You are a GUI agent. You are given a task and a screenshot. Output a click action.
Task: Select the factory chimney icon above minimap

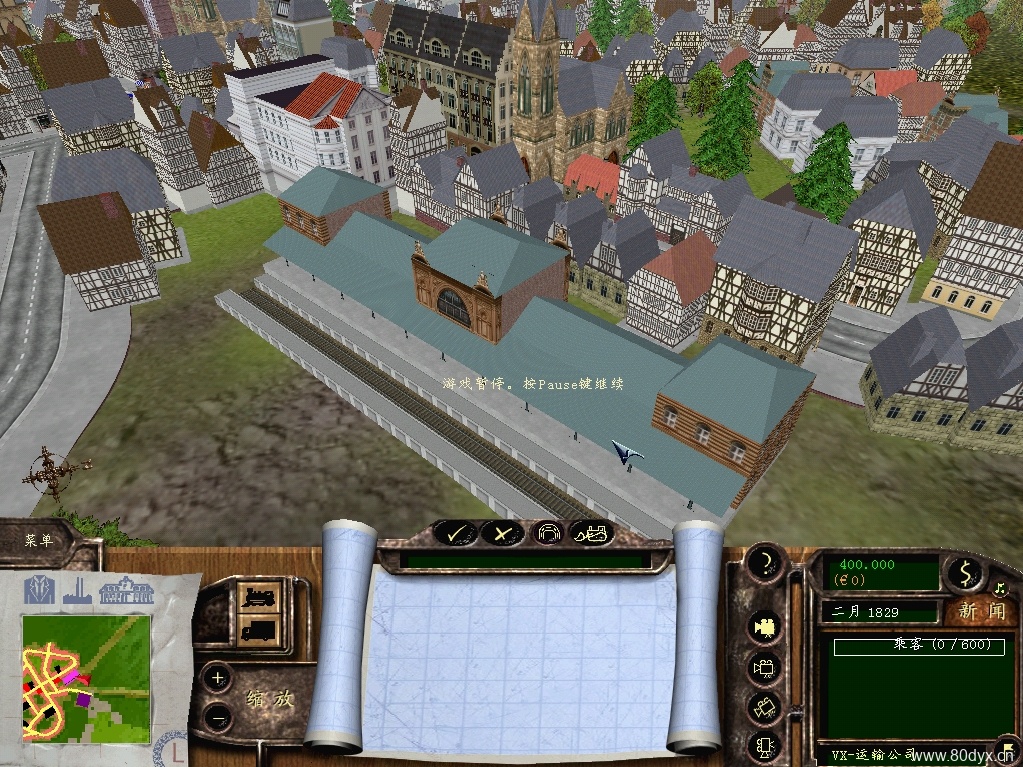coord(78,592)
